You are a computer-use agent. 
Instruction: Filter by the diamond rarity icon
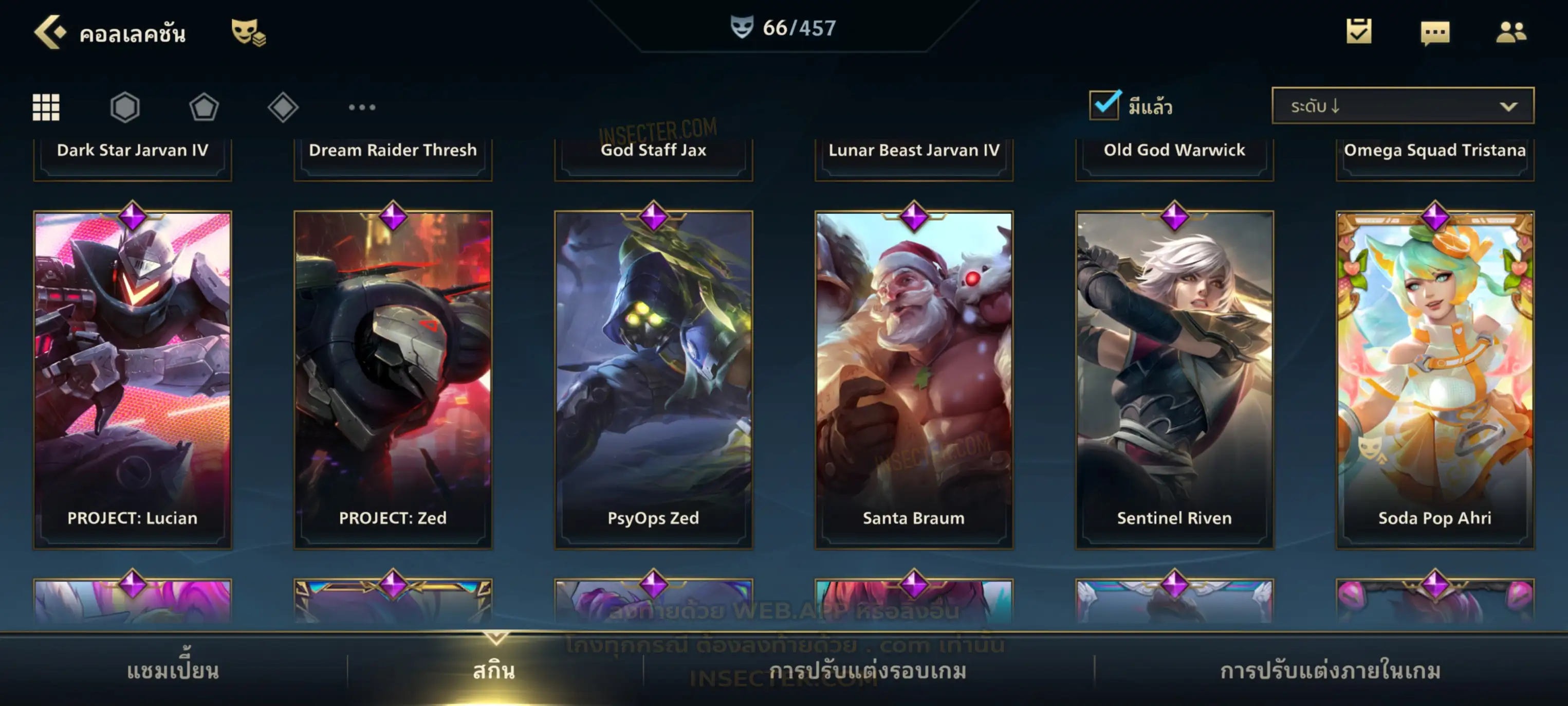tap(283, 107)
